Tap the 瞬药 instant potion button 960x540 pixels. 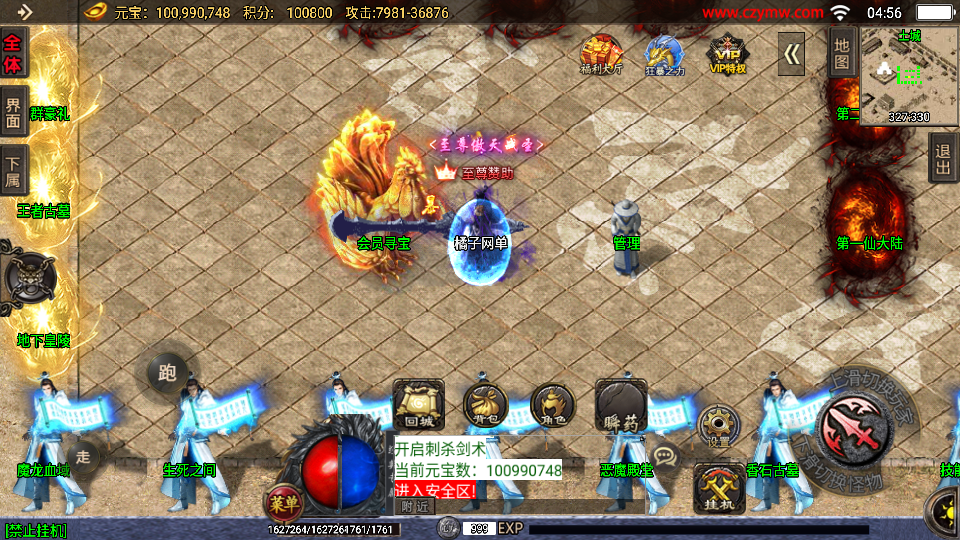(x=621, y=406)
